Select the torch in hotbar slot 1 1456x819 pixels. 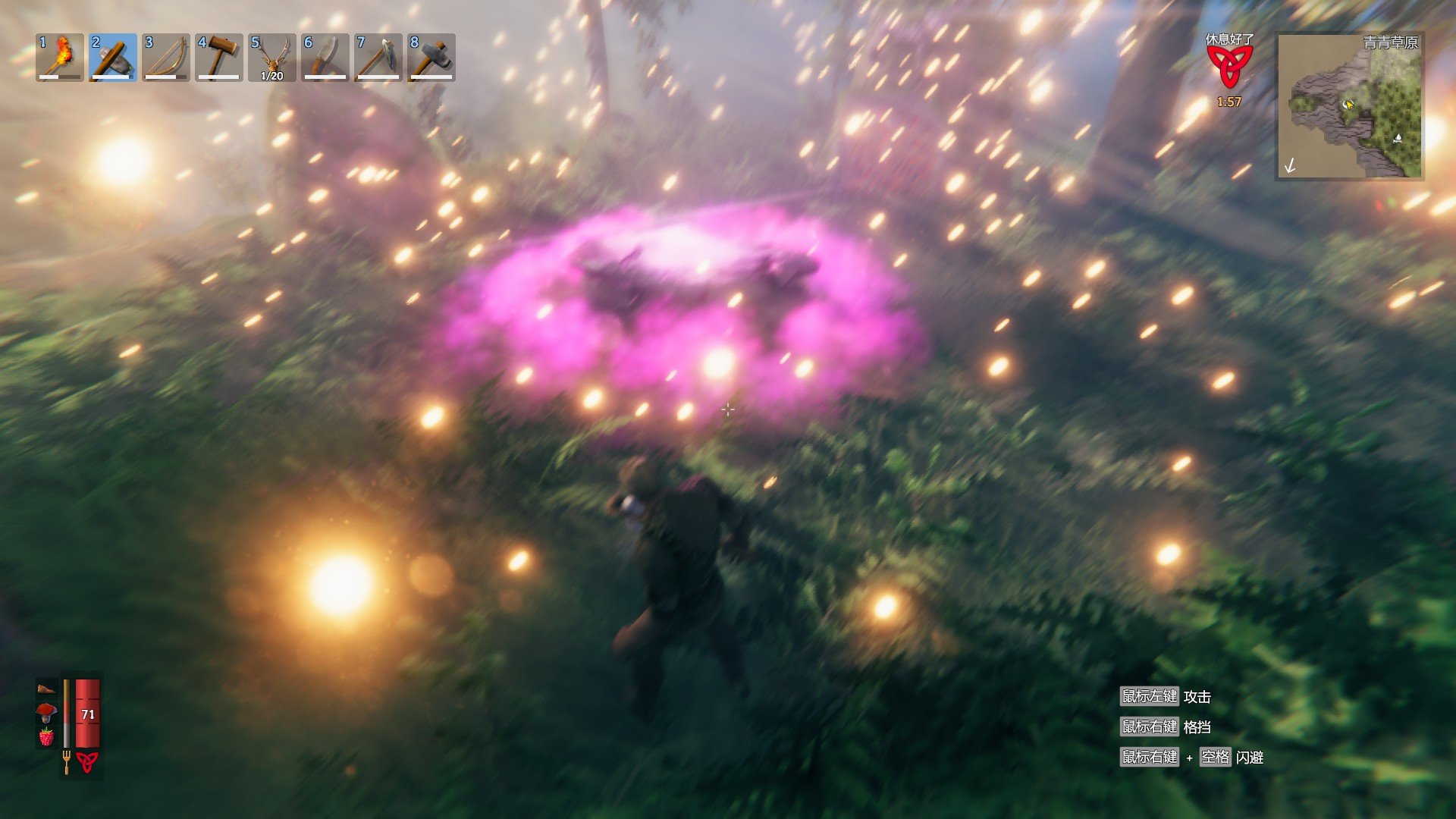click(60, 57)
